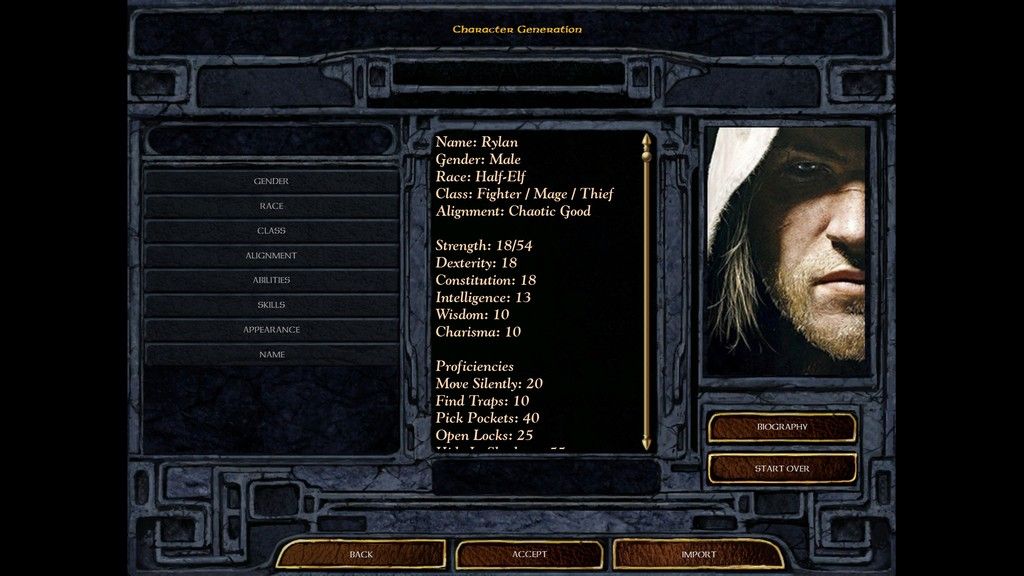
Task: Click the Name step button
Action: (271, 355)
